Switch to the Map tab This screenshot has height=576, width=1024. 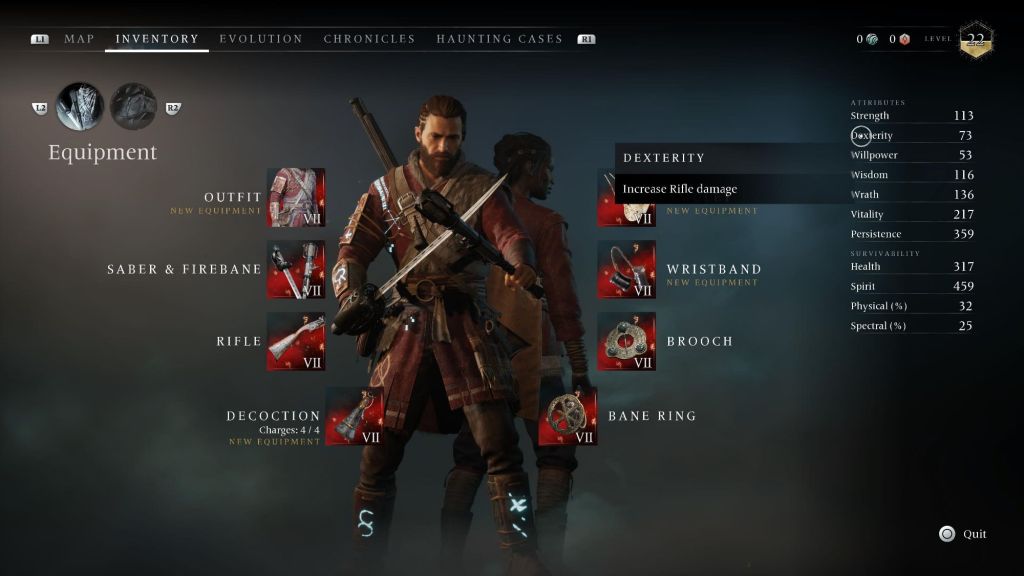coord(79,39)
